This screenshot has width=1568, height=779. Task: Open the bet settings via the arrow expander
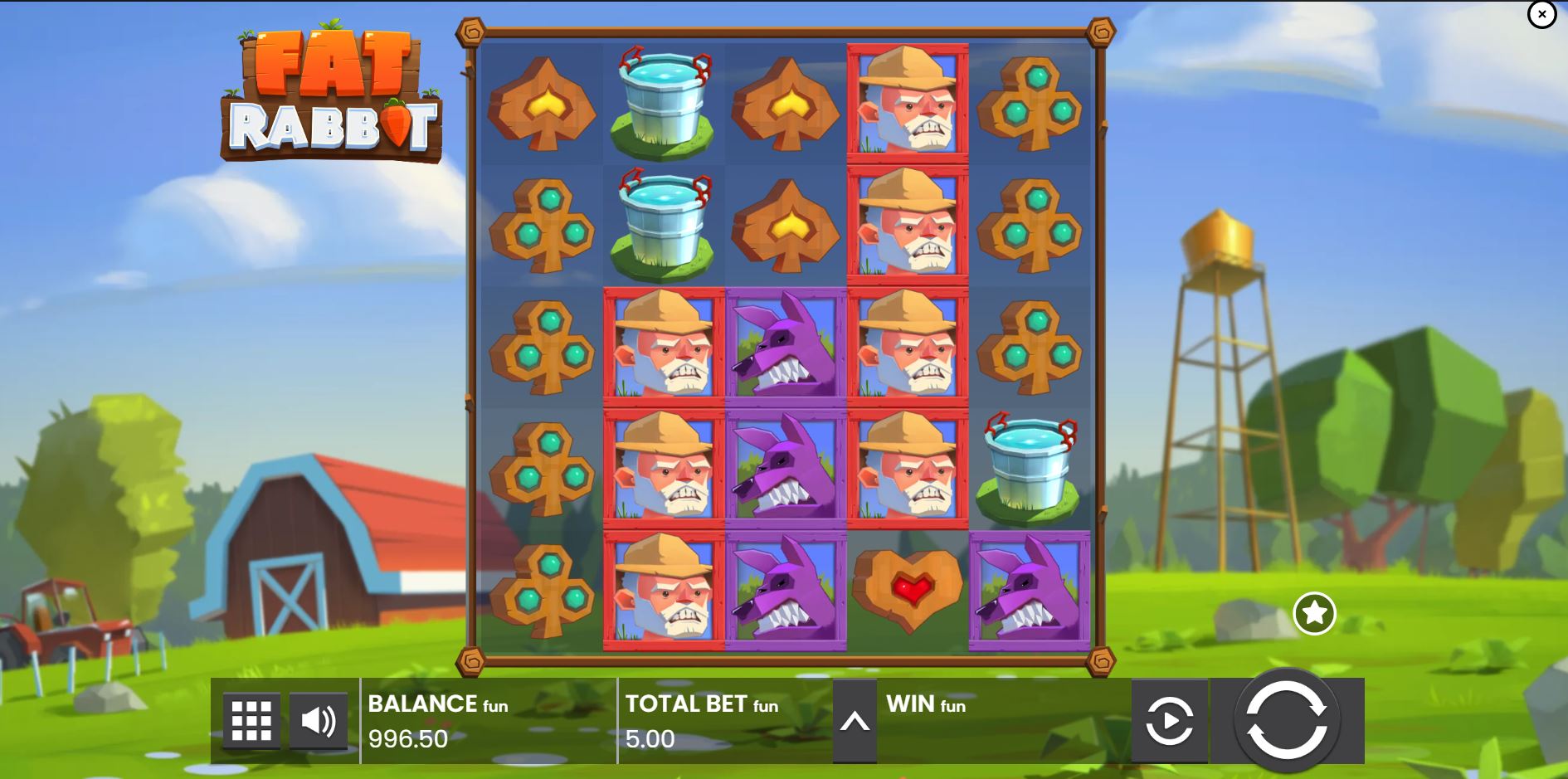[x=855, y=721]
